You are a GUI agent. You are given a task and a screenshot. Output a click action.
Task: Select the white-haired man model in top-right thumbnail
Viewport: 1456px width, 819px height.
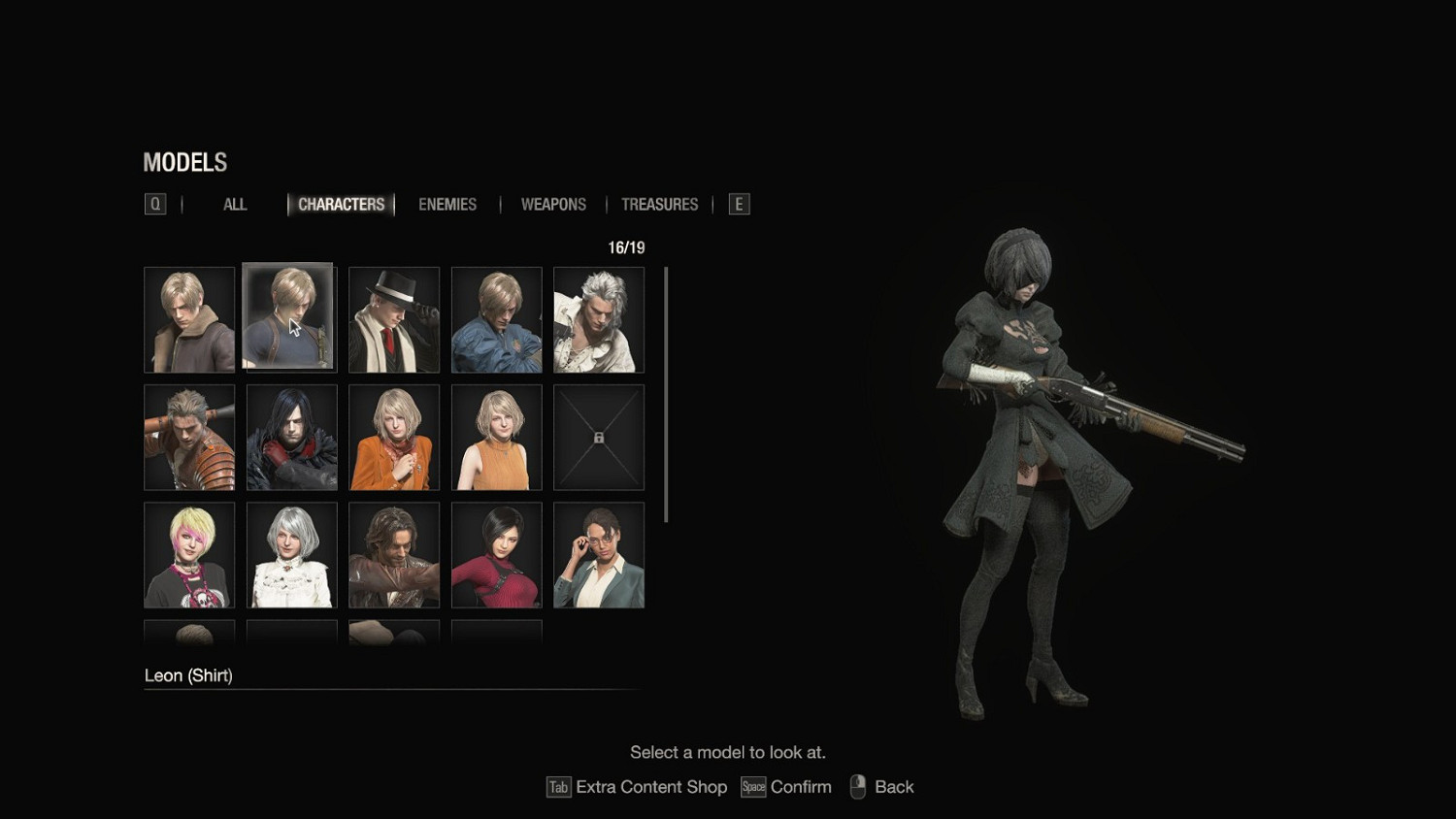(598, 319)
